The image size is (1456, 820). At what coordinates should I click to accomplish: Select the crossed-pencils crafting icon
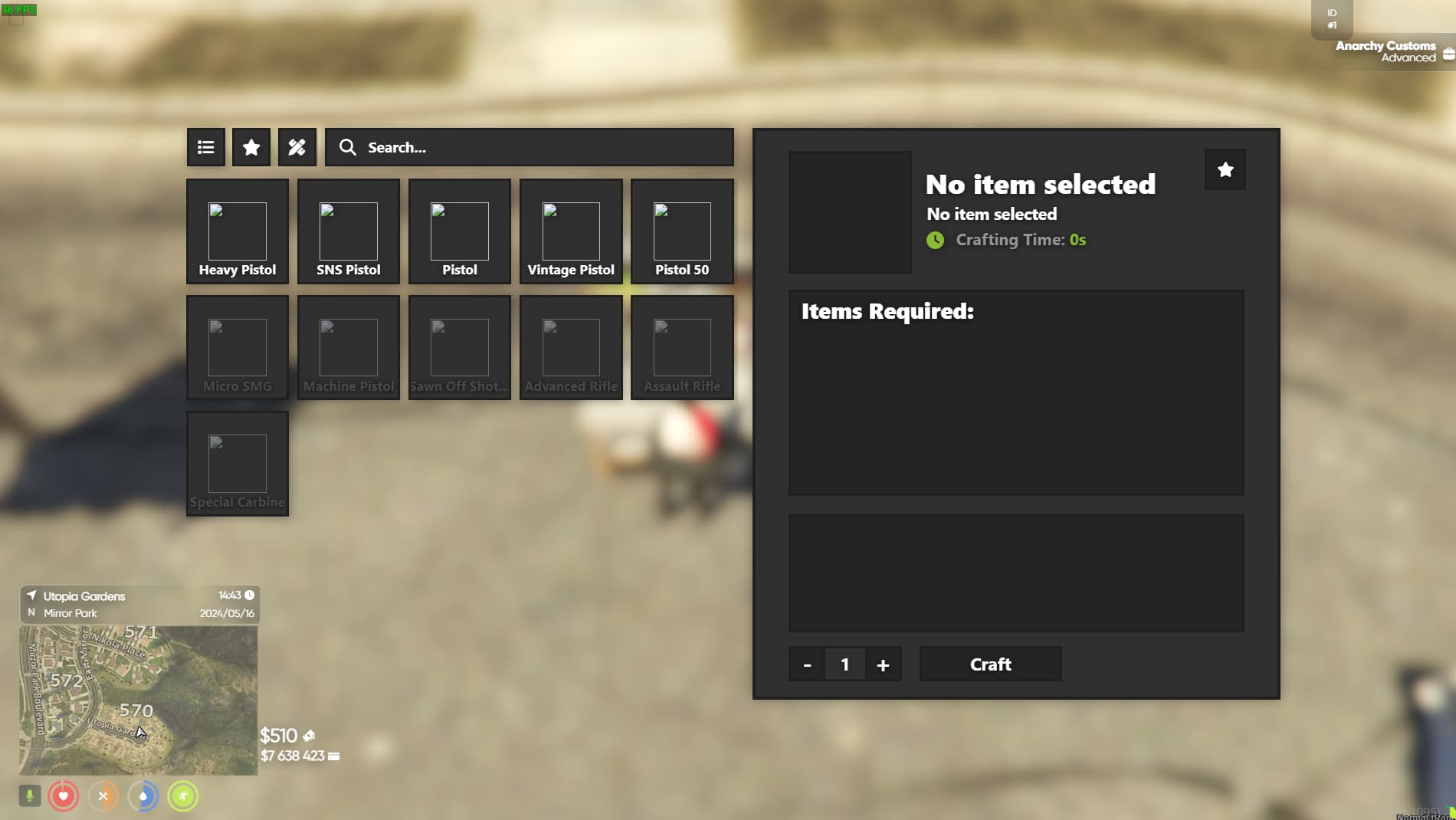pyautogui.click(x=297, y=147)
